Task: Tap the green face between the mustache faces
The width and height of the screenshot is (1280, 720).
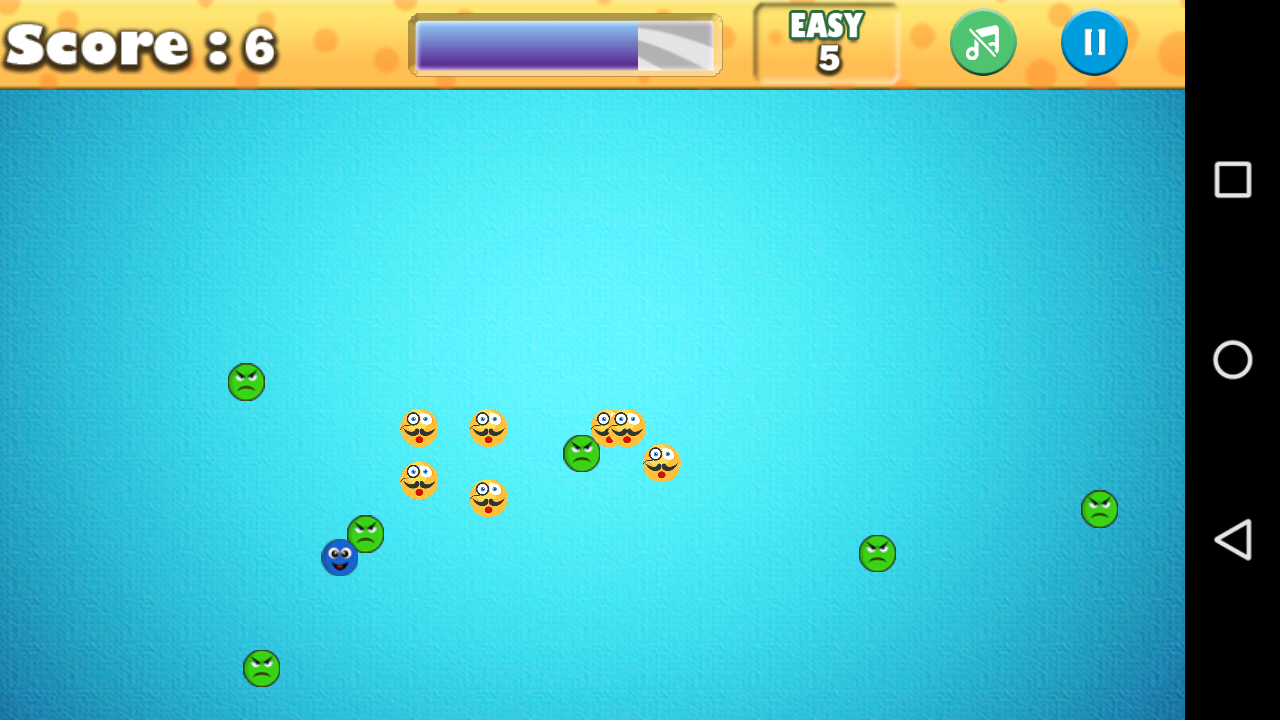Action: tap(581, 452)
